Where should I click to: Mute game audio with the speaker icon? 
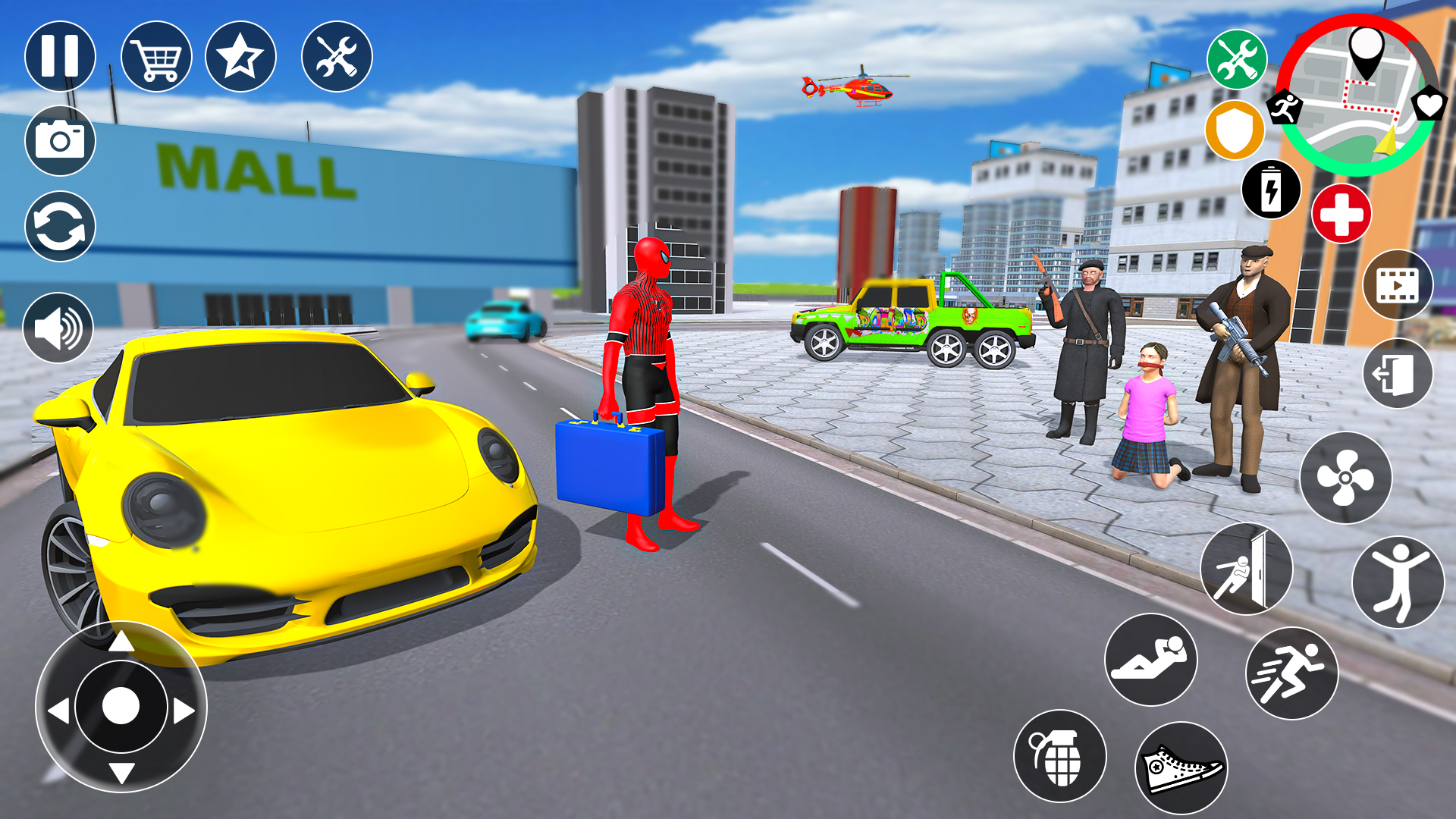click(x=59, y=328)
